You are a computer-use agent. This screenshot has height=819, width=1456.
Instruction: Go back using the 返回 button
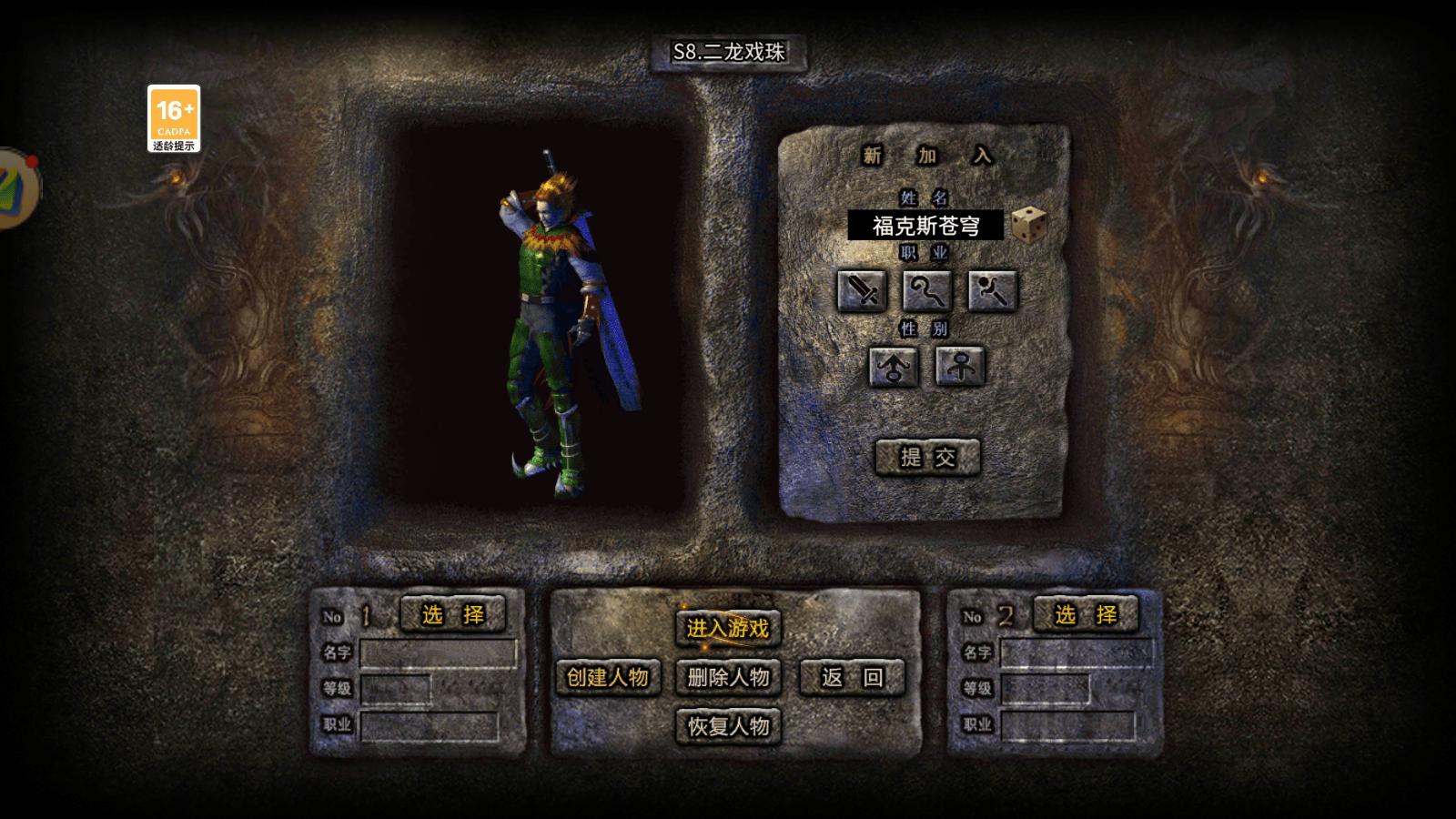click(x=852, y=677)
